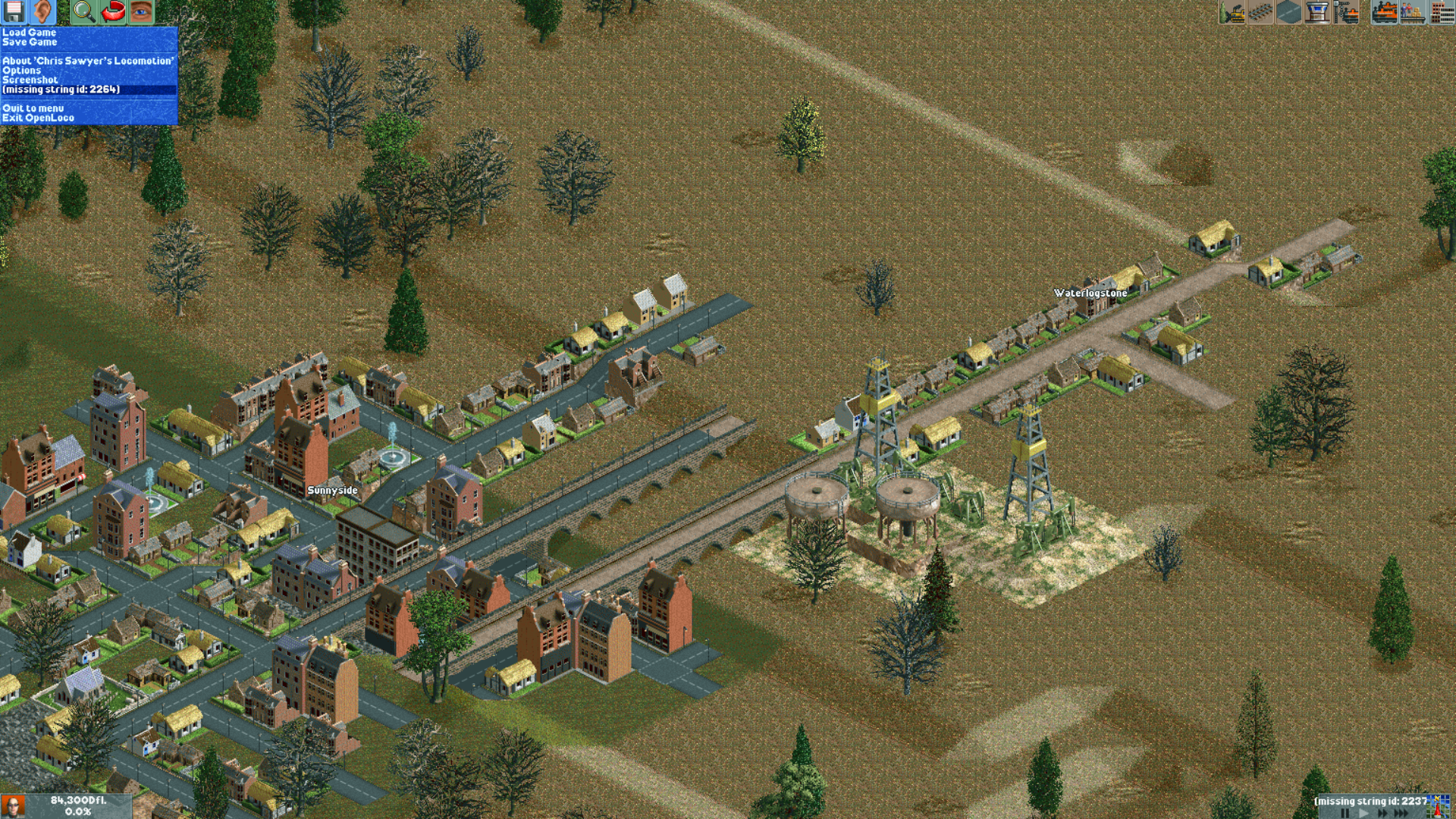Take a Screenshot via the menu
This screenshot has height=819, width=1456.
coord(30,80)
